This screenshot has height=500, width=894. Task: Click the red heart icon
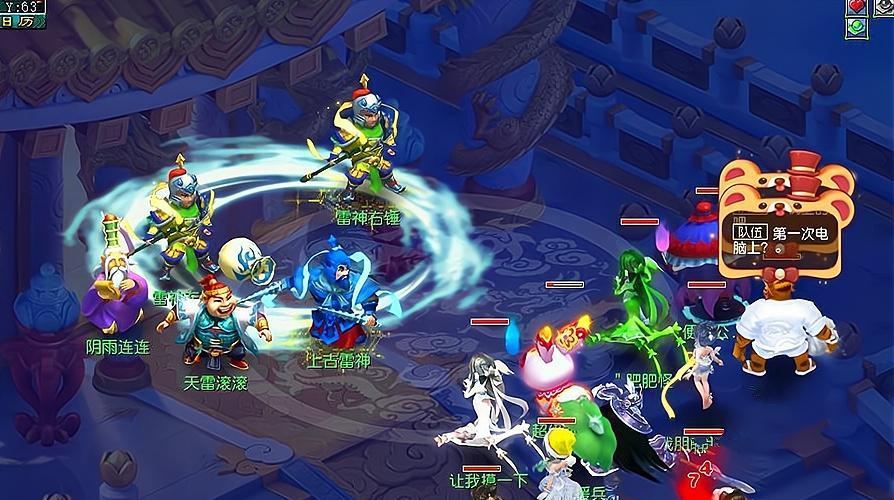(x=856, y=6)
